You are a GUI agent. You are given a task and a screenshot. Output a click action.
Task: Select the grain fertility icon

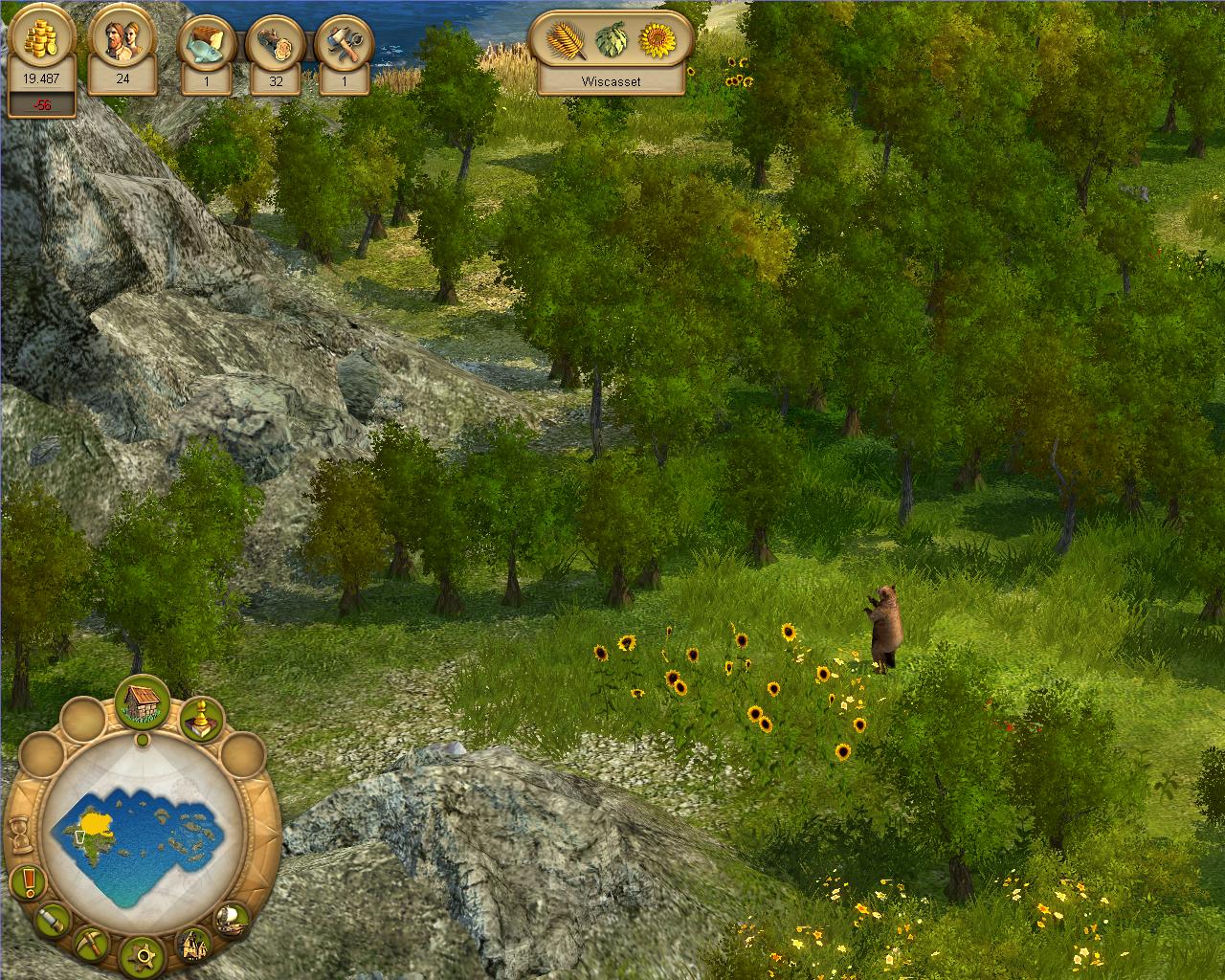566,41
